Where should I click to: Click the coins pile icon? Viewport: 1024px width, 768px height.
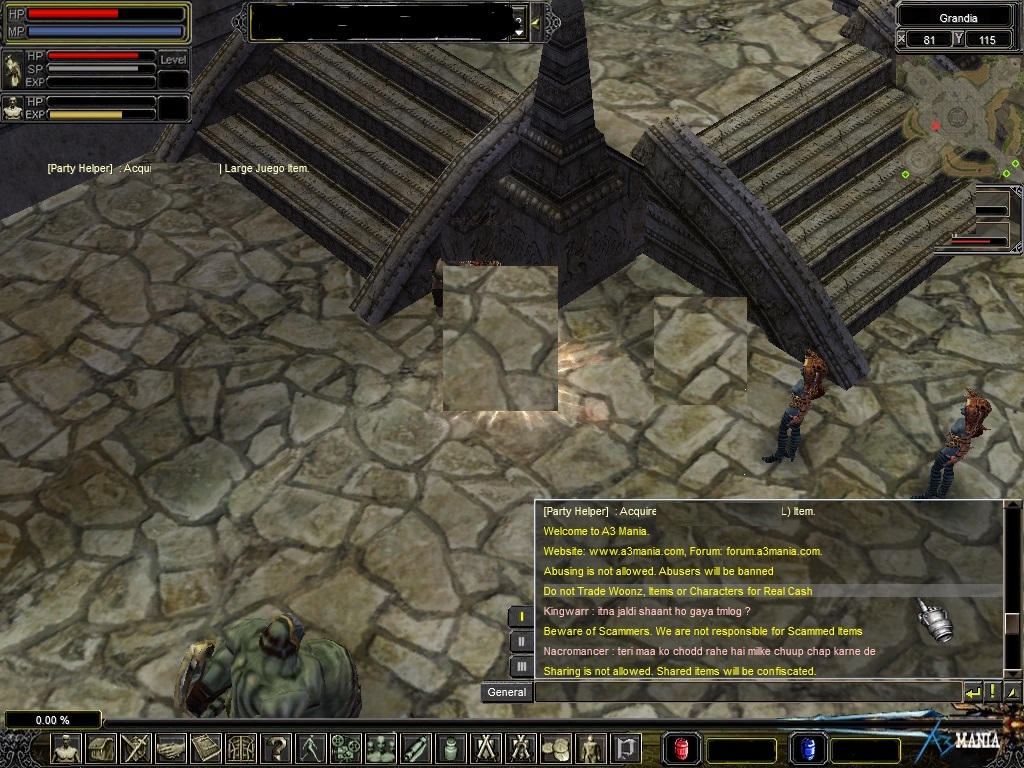point(556,749)
